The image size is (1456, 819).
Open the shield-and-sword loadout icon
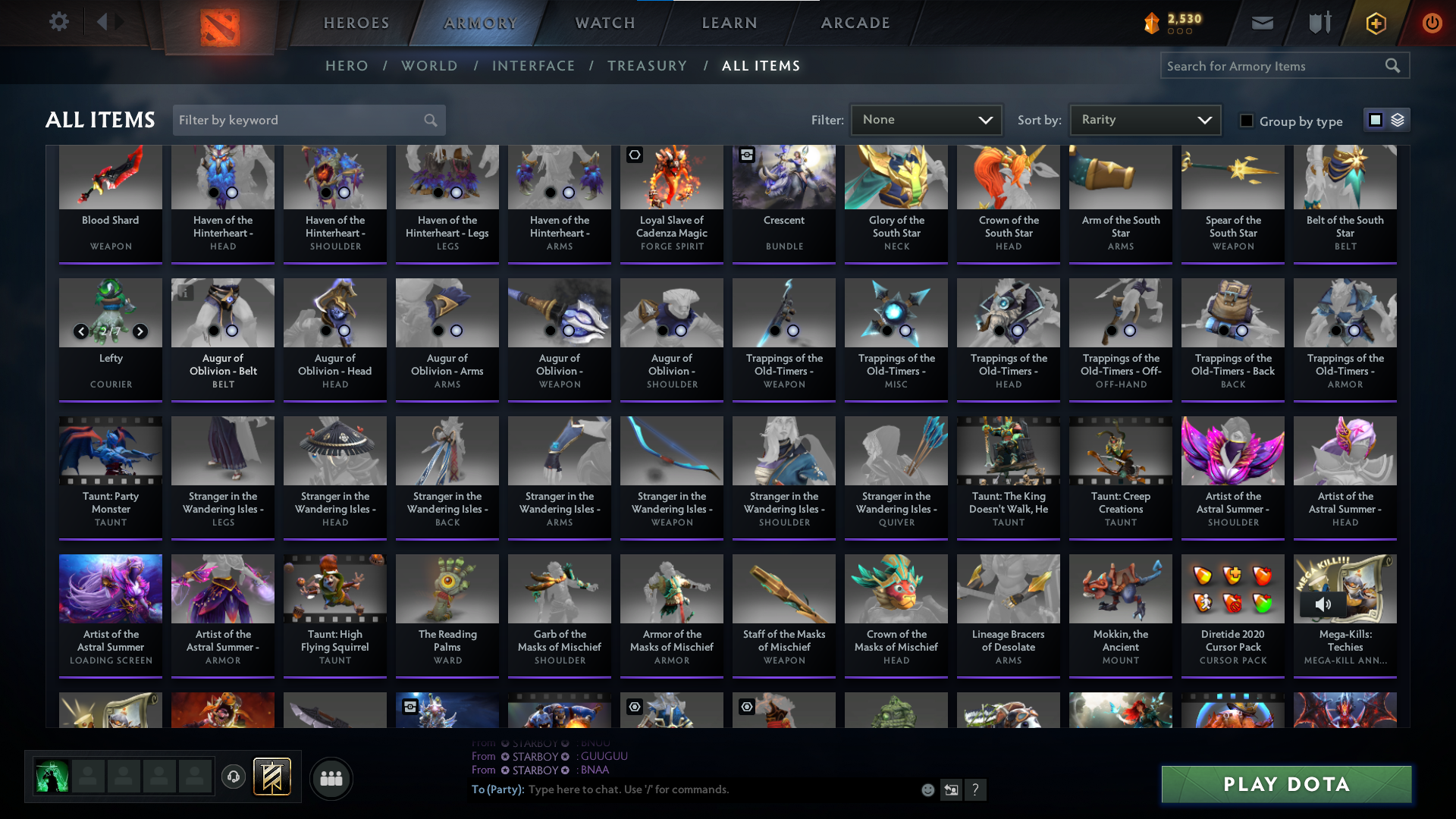pyautogui.click(x=1319, y=23)
